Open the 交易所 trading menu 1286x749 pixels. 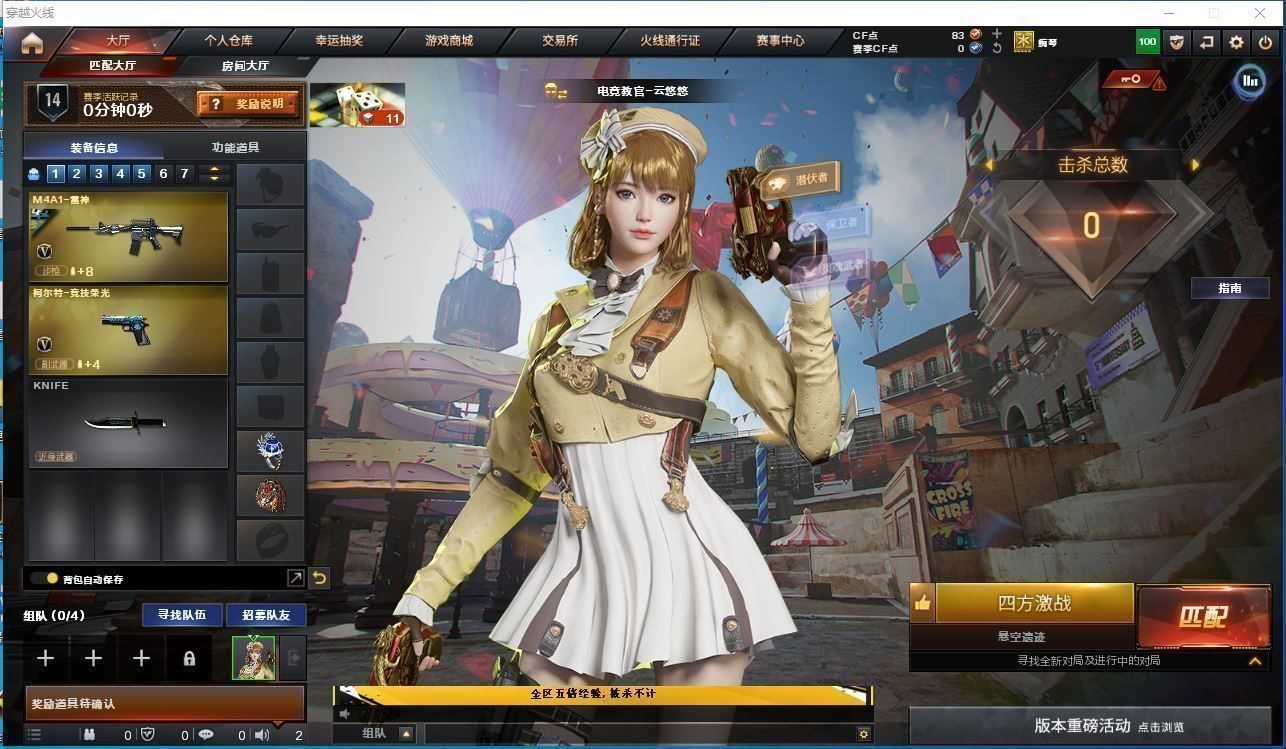coord(560,41)
